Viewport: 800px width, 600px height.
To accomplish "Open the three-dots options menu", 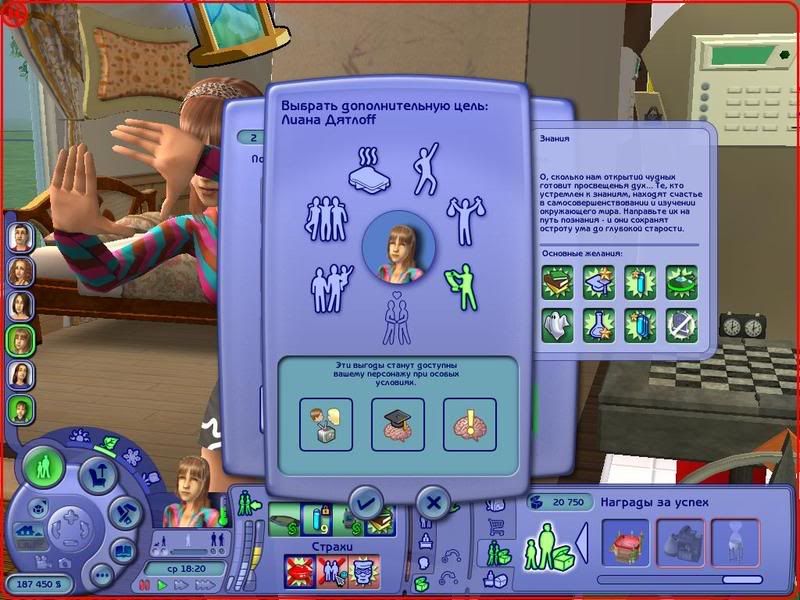I will tap(101, 576).
